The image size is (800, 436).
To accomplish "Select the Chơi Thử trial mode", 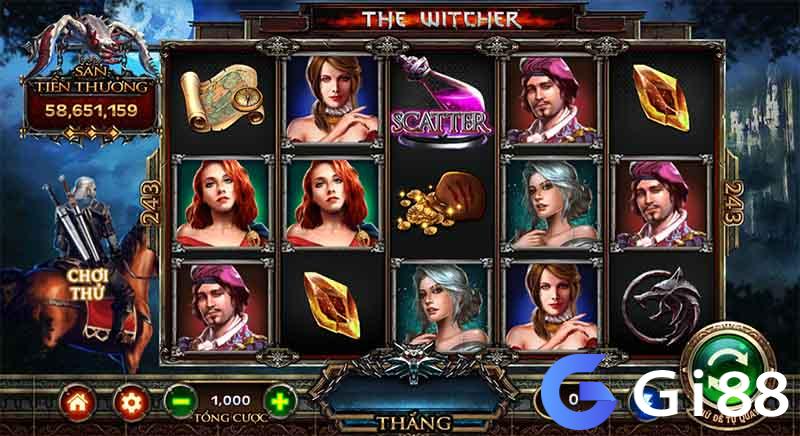I will (87, 282).
